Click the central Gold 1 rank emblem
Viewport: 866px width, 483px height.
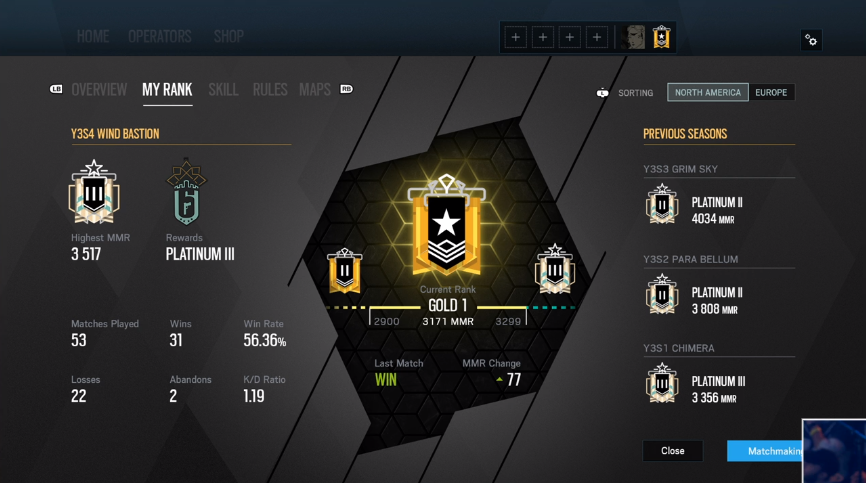[447, 225]
